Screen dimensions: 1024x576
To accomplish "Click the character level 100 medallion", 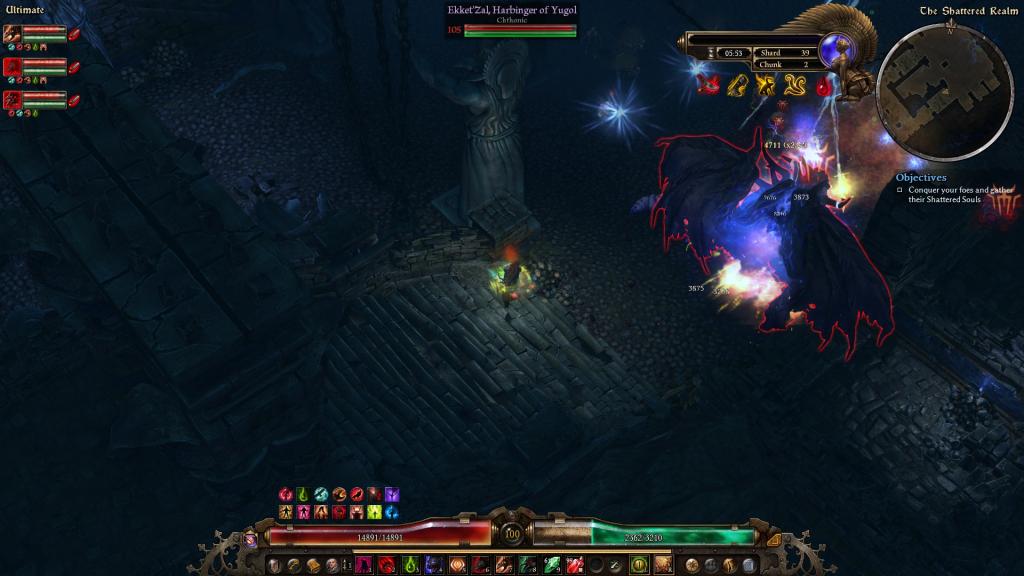I will click(512, 536).
